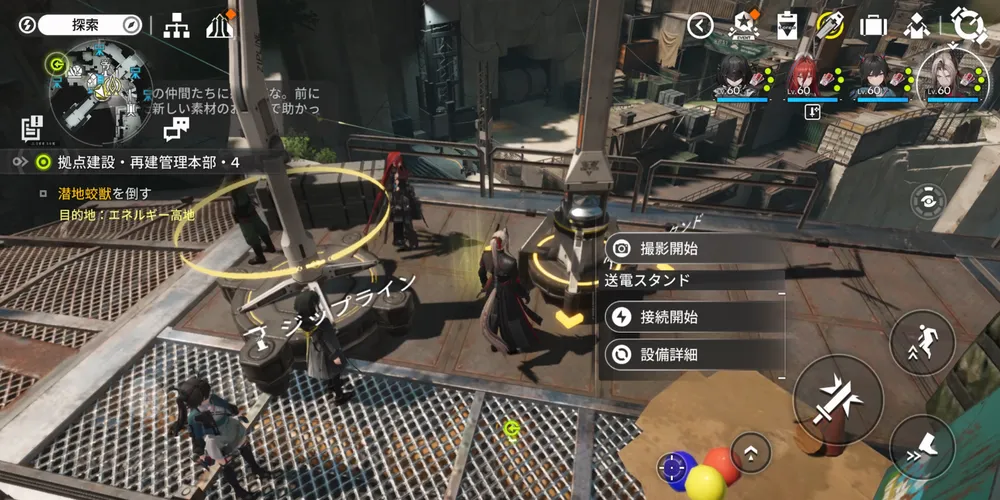Screen dimensions: 1000x500
Task: Open the clipboard mission icon
Action: (x=788, y=25)
